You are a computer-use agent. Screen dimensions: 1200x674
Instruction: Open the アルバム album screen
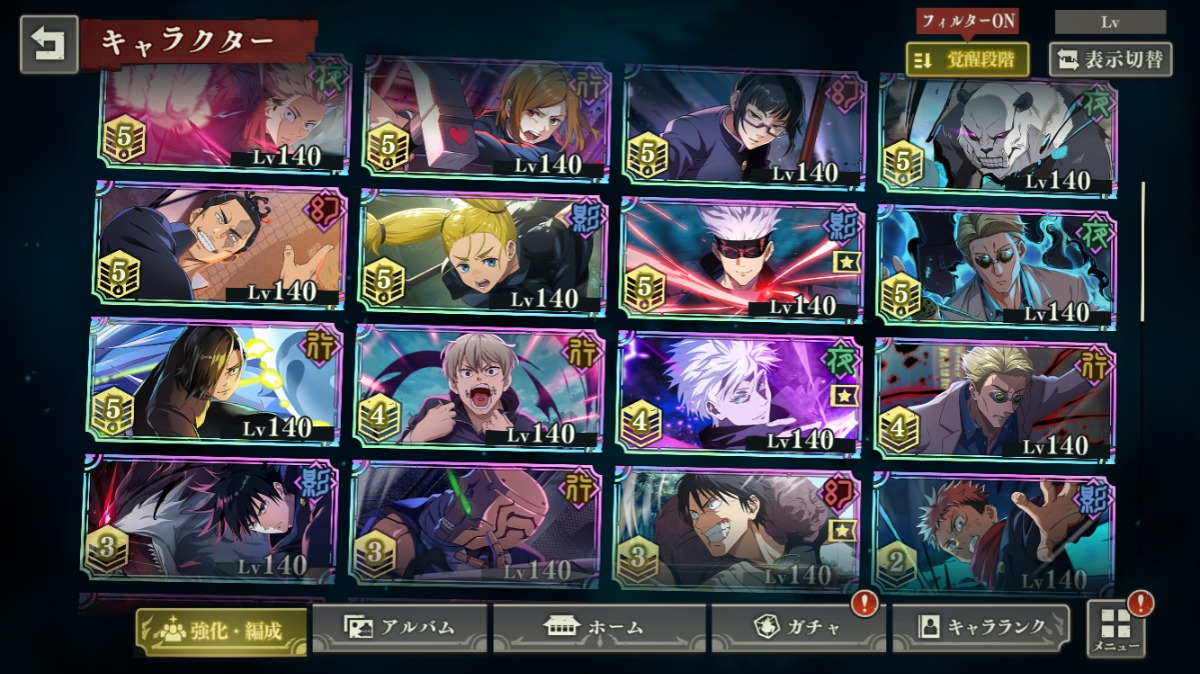coord(400,628)
